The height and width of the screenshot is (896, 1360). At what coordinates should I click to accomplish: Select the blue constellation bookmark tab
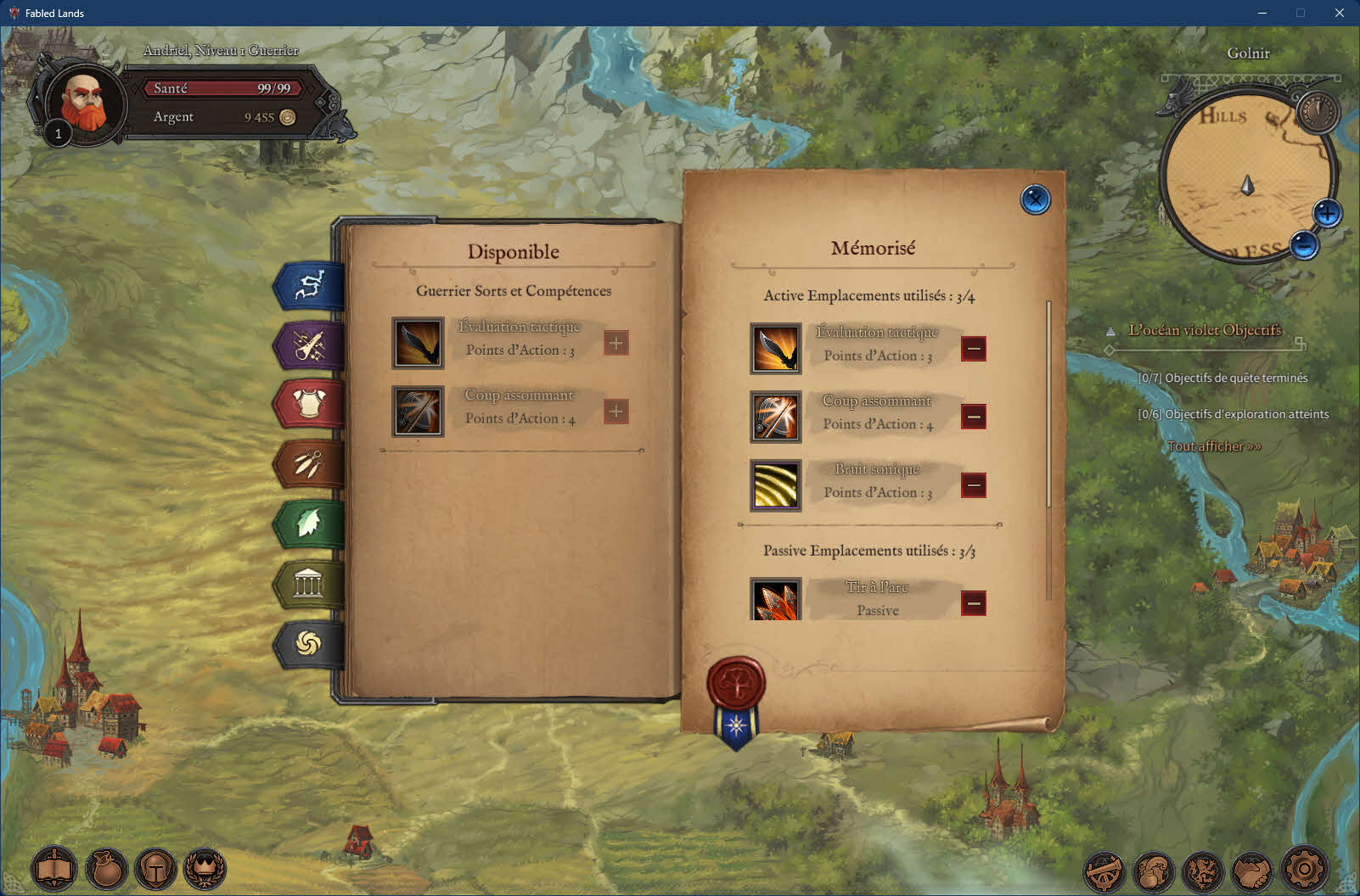(309, 285)
